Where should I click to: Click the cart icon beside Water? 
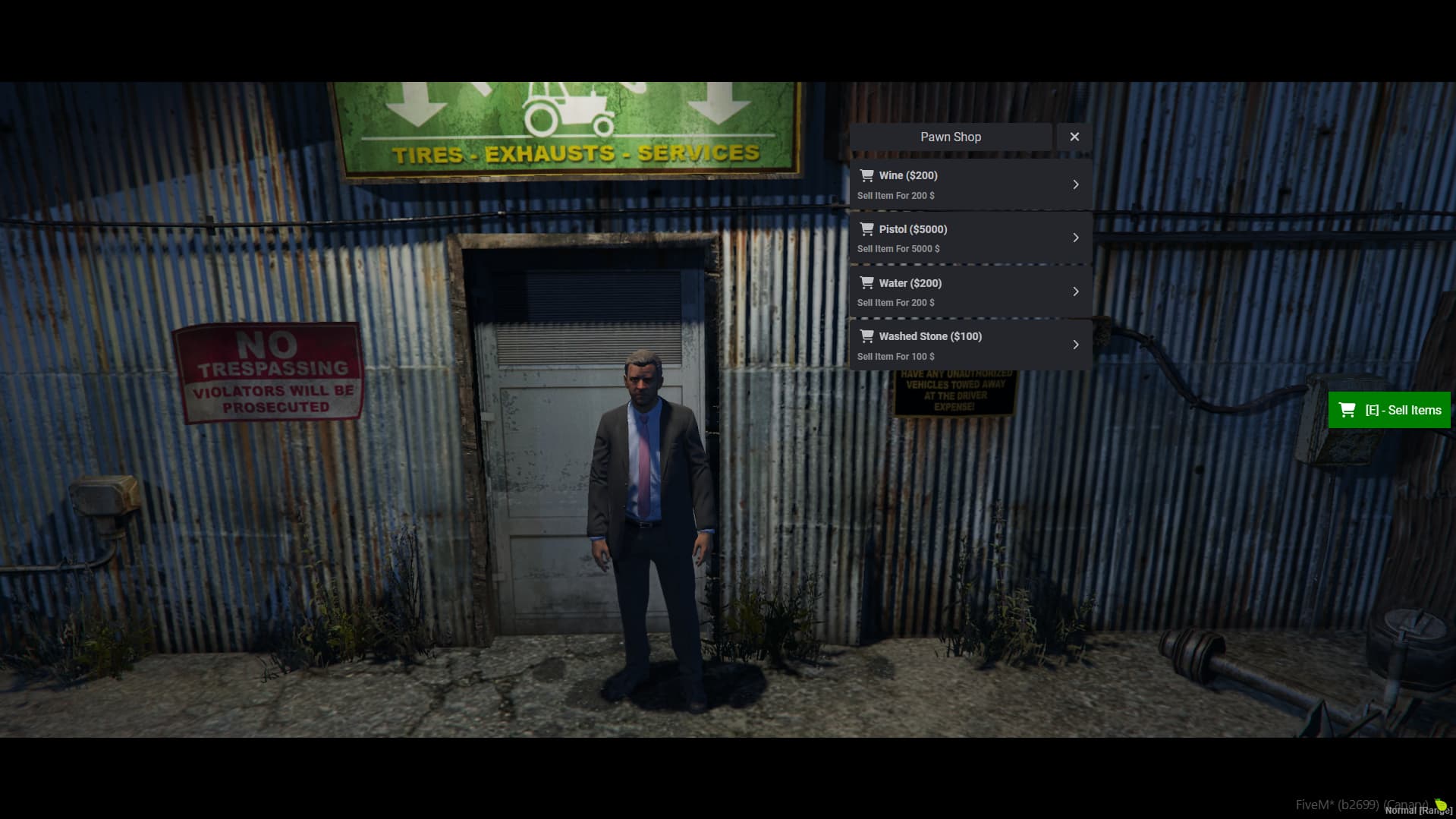pyautogui.click(x=866, y=282)
